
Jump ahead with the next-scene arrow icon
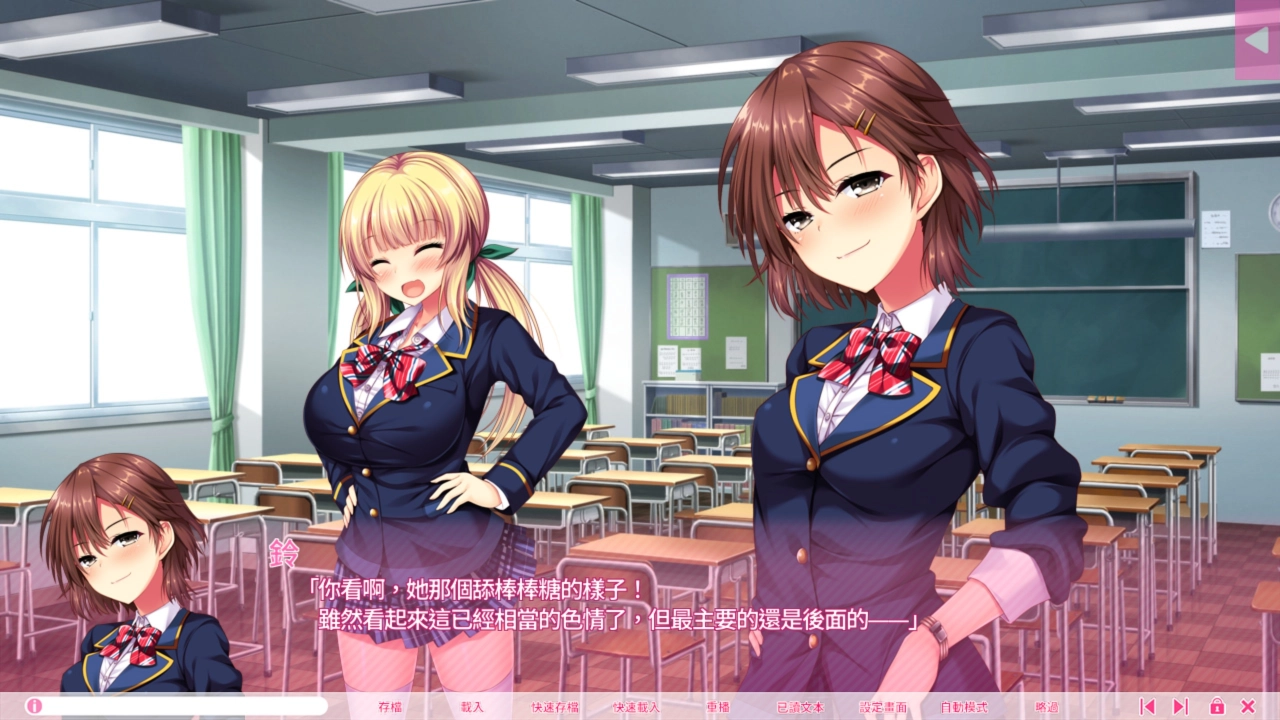[1180, 706]
